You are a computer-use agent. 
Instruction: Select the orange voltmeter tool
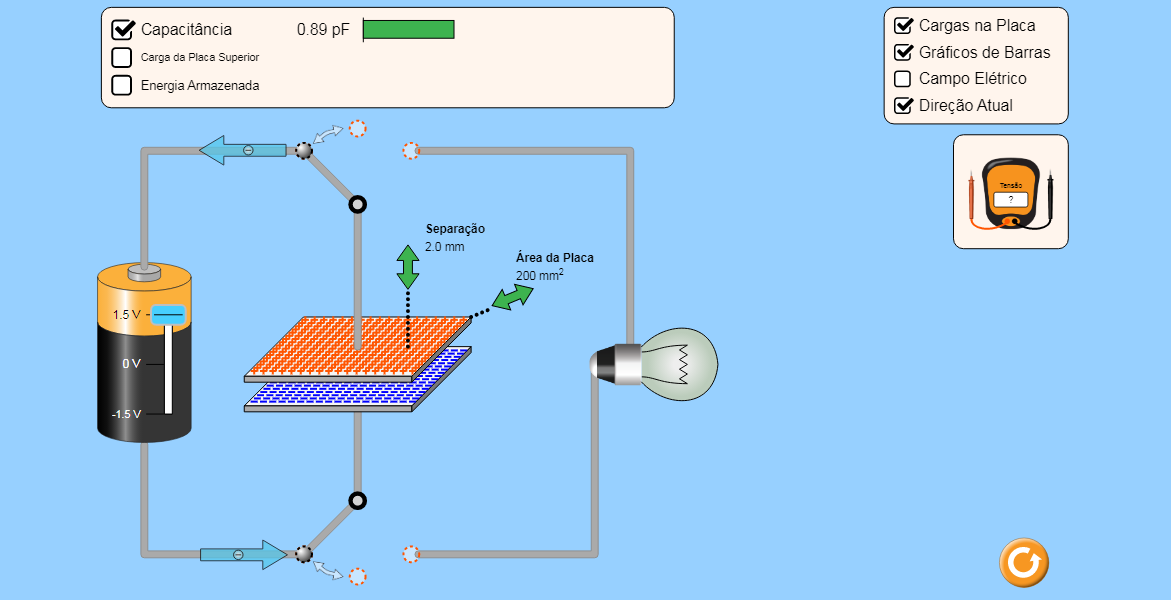coord(1010,192)
